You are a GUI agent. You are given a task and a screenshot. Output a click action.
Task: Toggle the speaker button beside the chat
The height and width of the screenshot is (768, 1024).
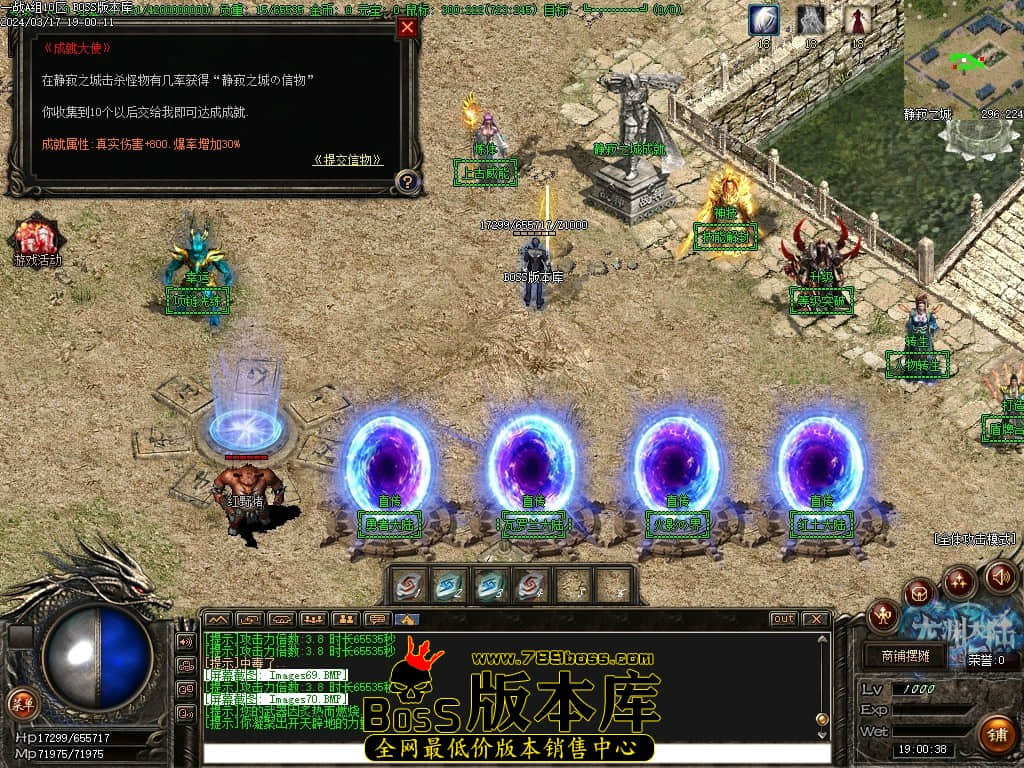pos(185,641)
